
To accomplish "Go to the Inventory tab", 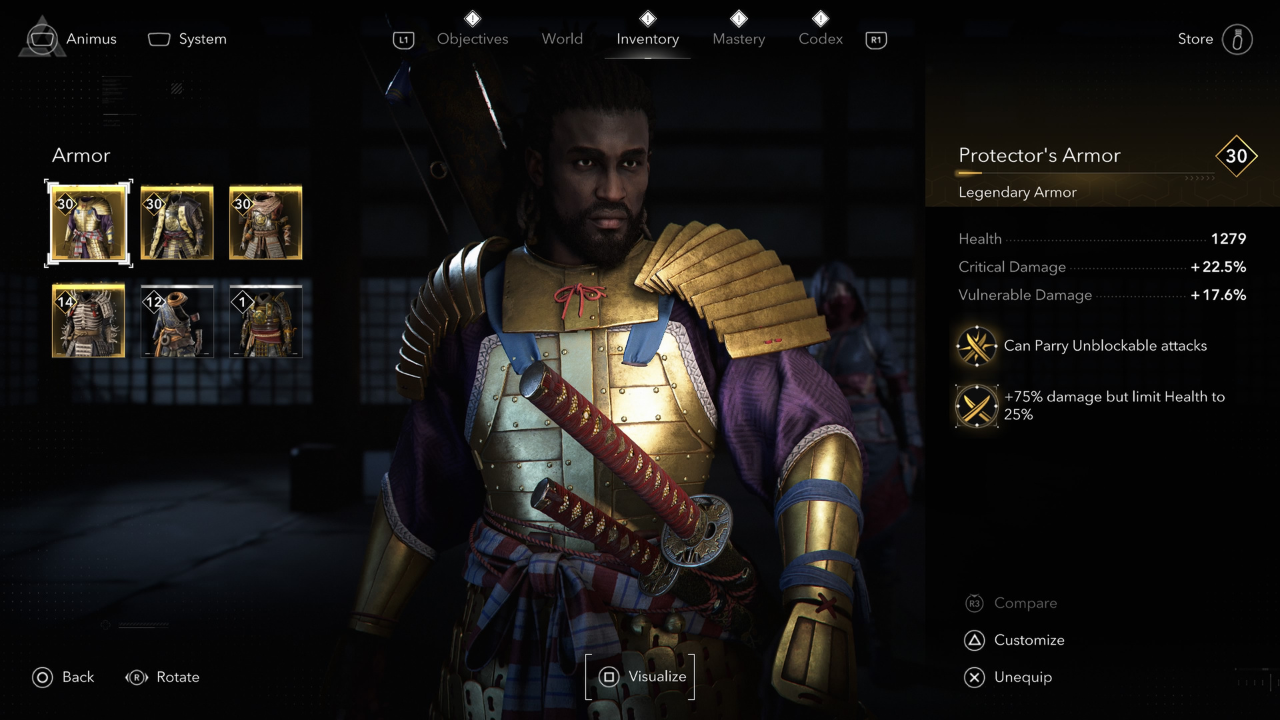I will tap(647, 39).
